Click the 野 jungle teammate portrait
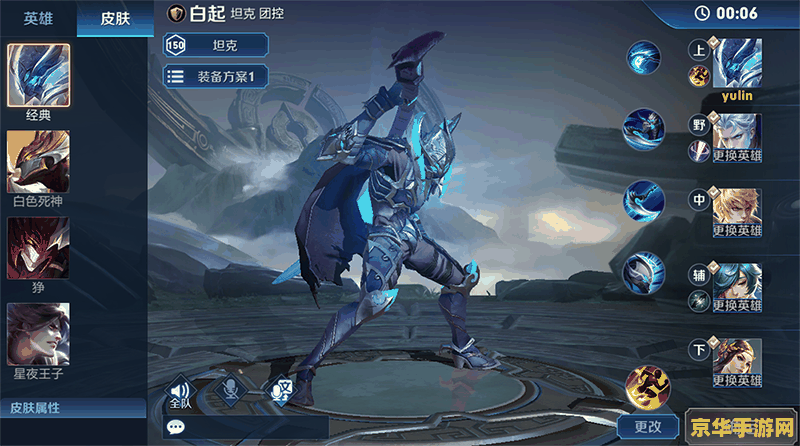 738,136
